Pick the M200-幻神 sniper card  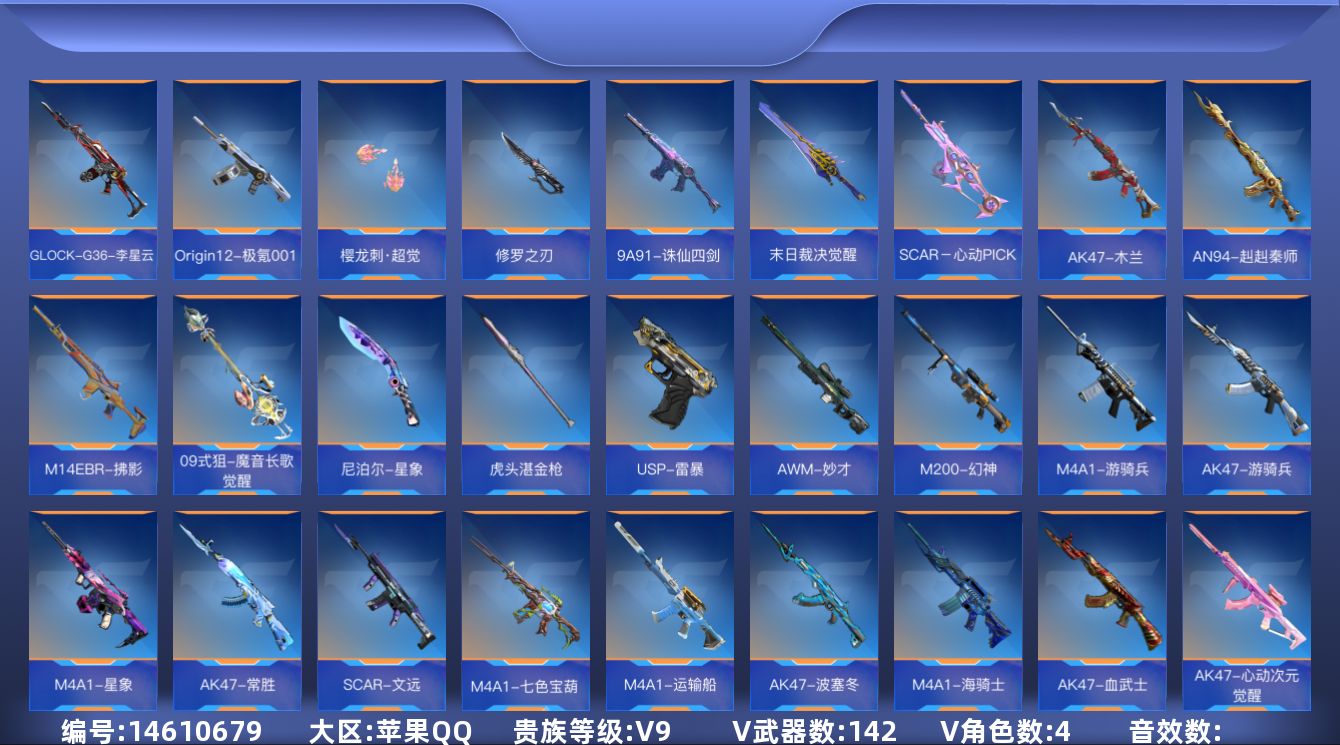(x=958, y=393)
